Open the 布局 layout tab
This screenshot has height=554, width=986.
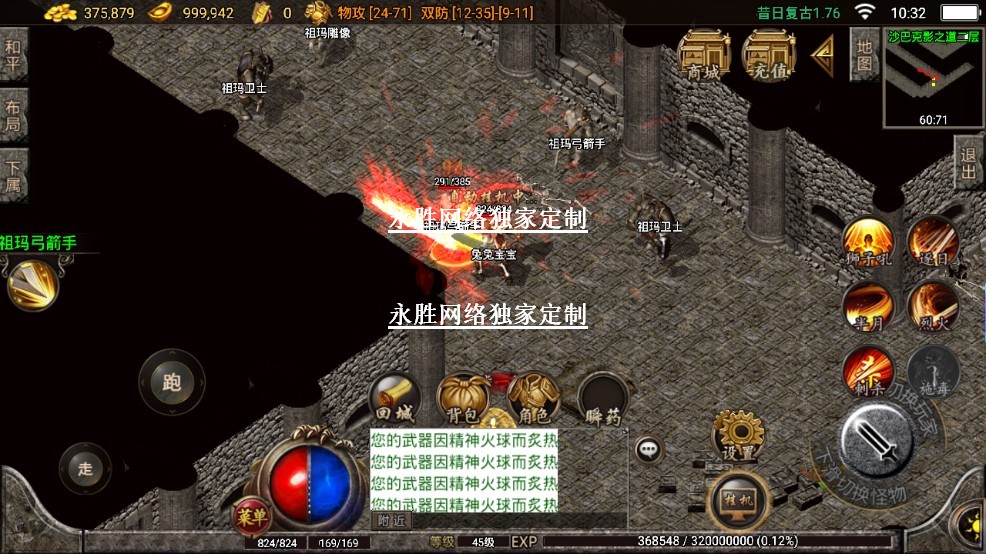coord(13,116)
